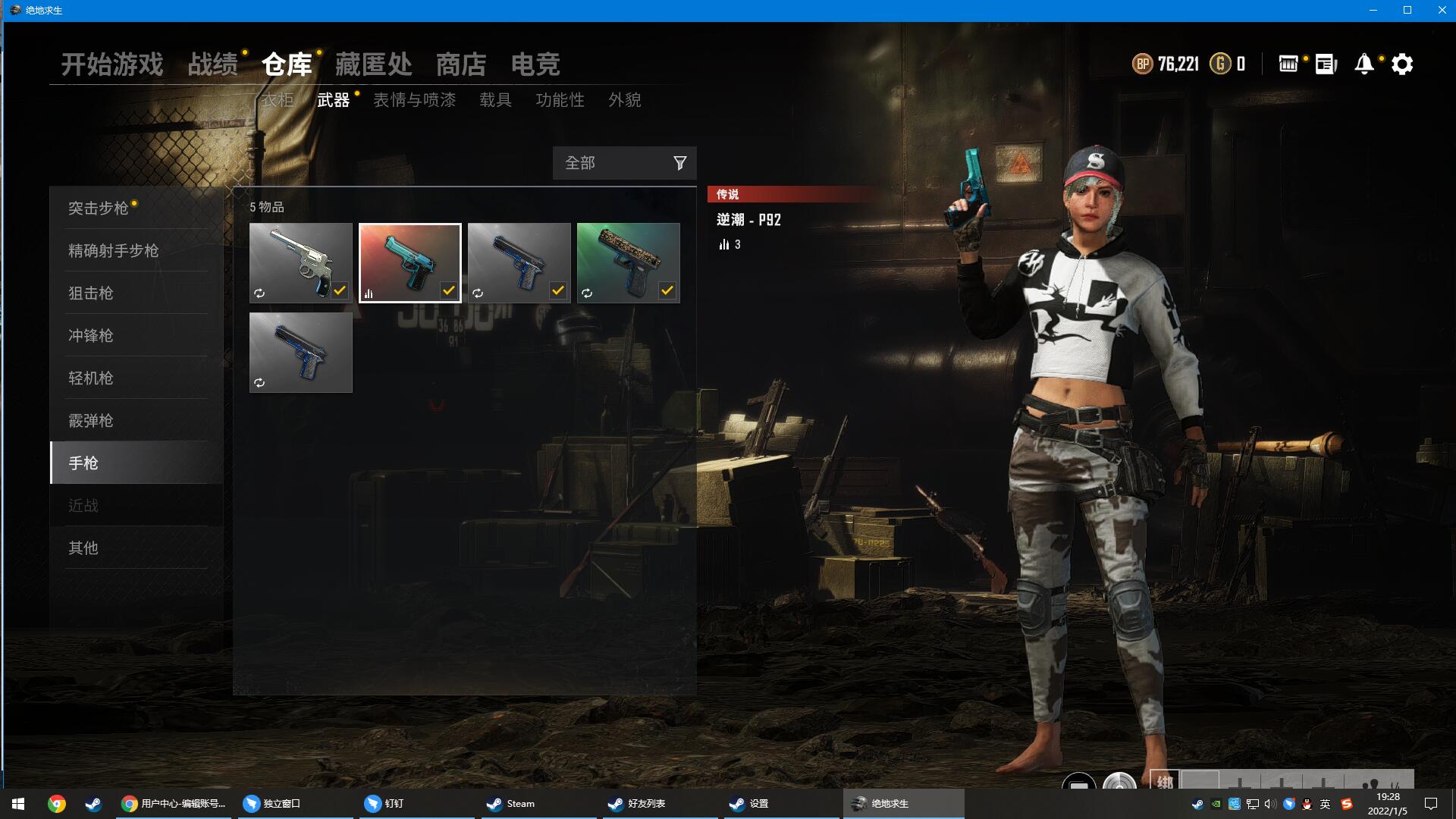
Task: Switch to the 衣柜 tab
Action: point(278,100)
